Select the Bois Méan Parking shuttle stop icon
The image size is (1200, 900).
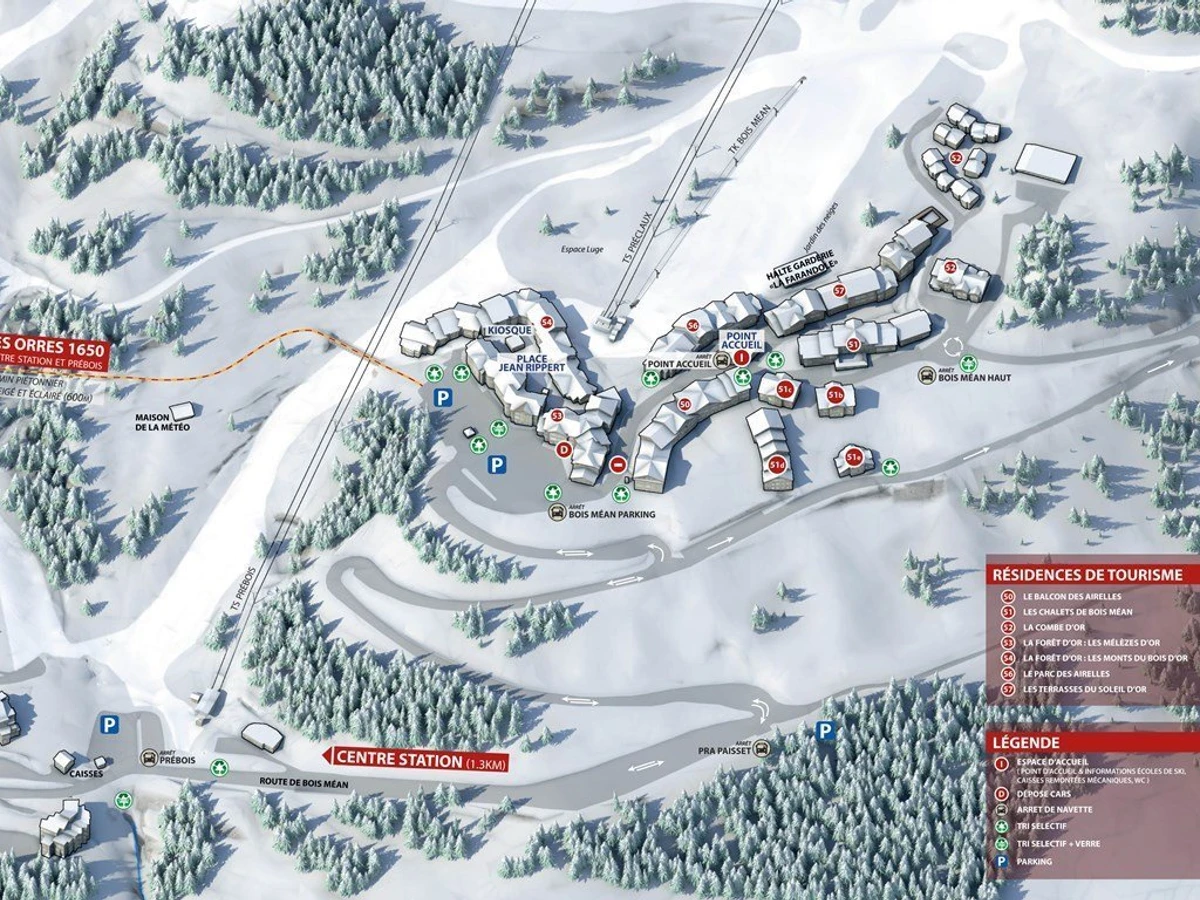557,513
